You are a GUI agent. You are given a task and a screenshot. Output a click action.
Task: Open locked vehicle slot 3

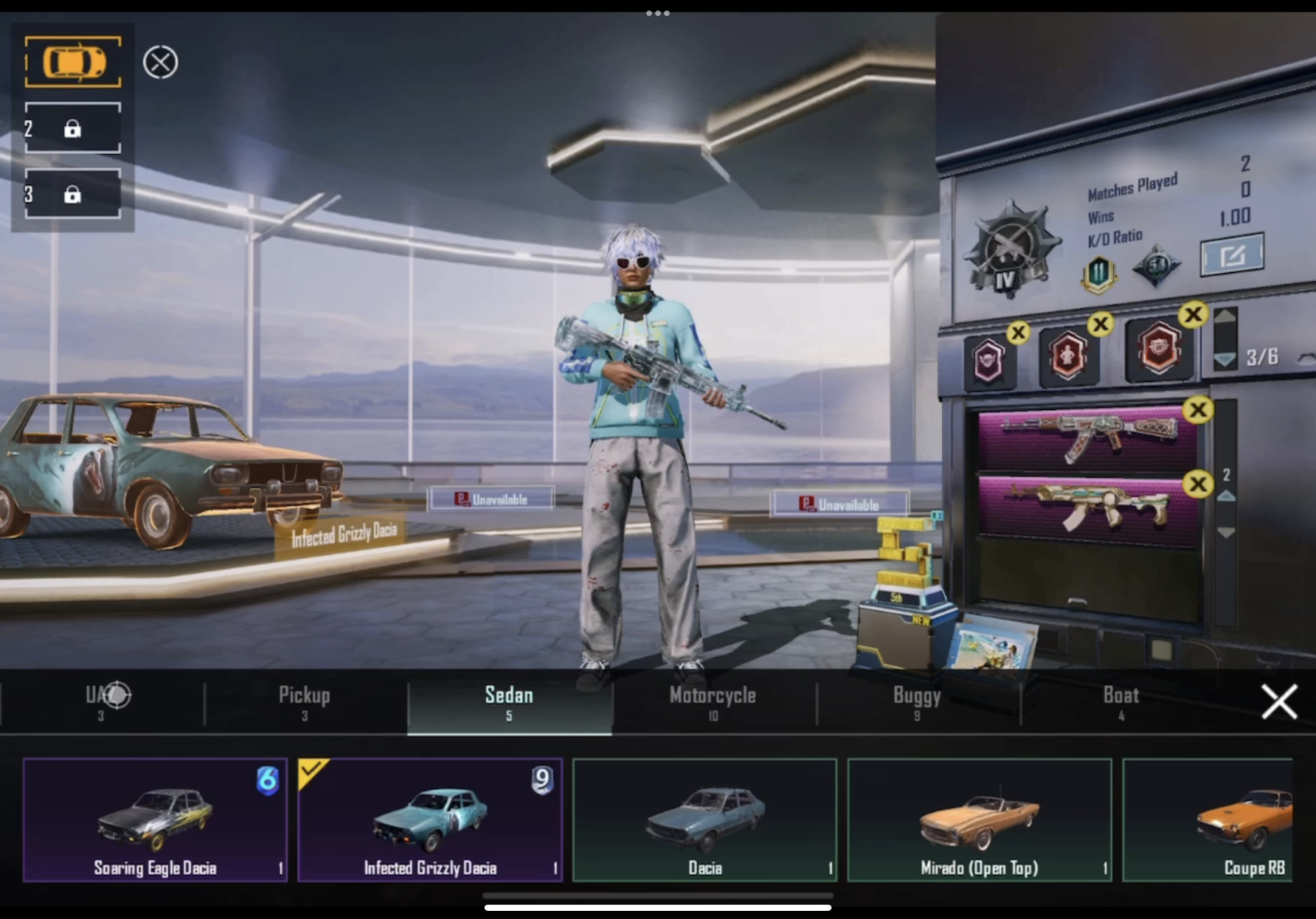click(72, 194)
